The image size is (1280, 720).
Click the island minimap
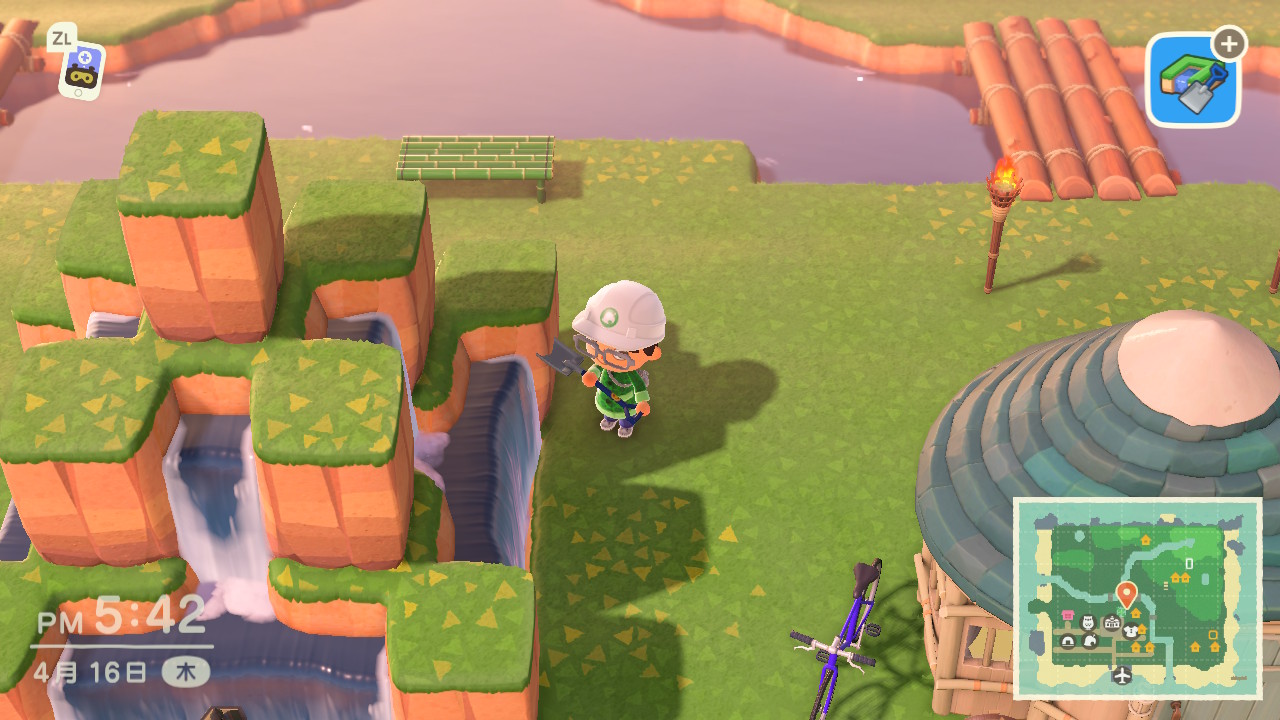coord(1138,598)
